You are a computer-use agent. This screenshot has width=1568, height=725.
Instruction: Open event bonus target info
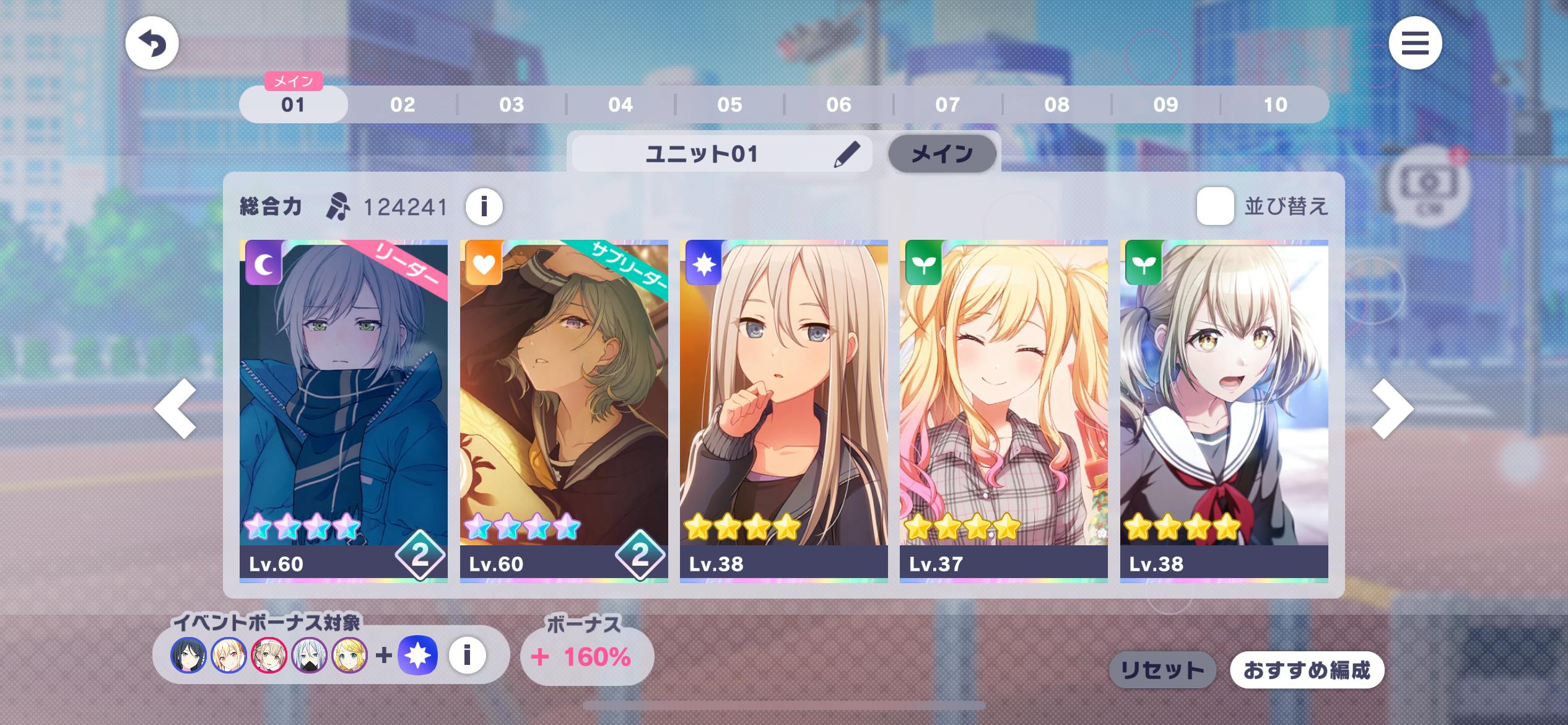click(467, 655)
